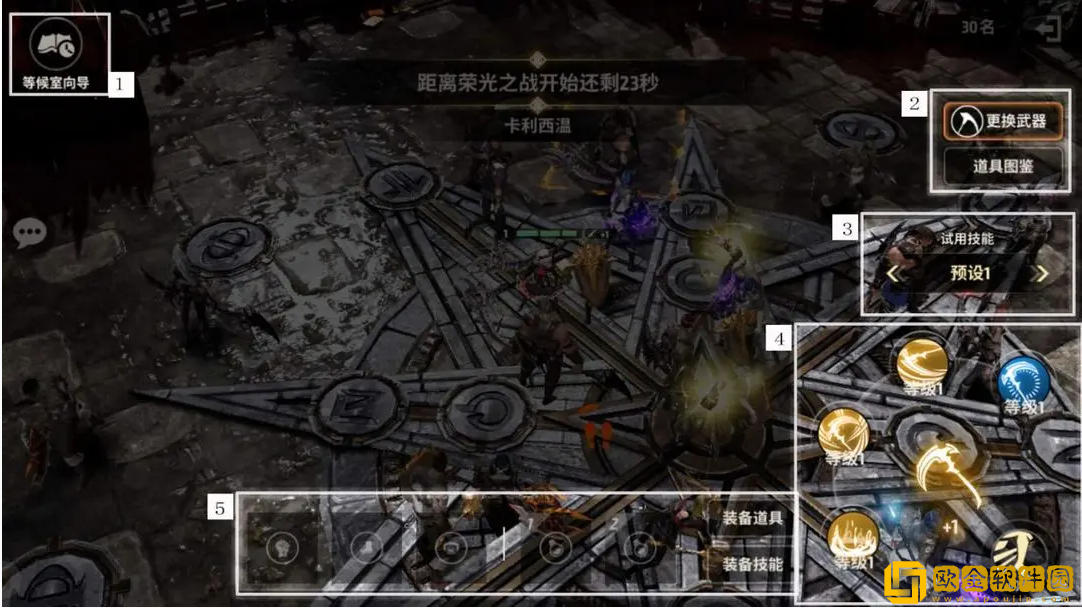
Task: Exit the waiting room via the door icon
Action: pyautogui.click(x=1048, y=29)
